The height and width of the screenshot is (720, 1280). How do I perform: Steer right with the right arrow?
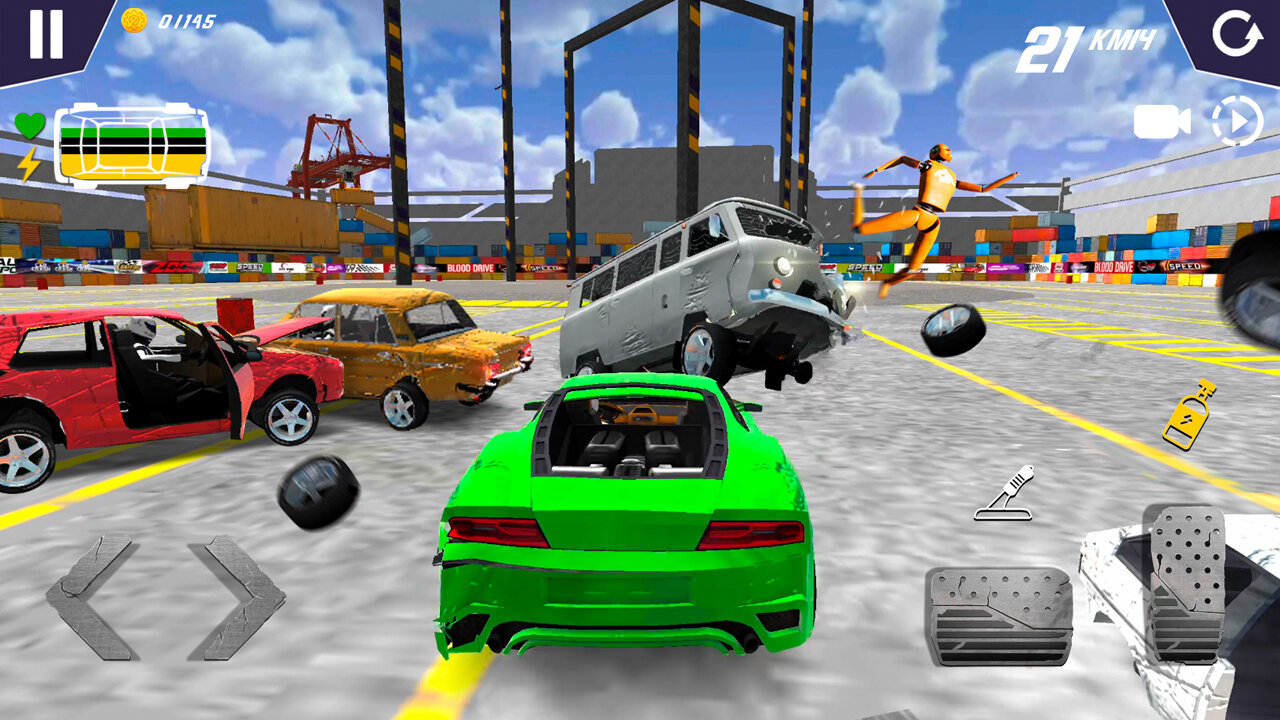click(238, 597)
